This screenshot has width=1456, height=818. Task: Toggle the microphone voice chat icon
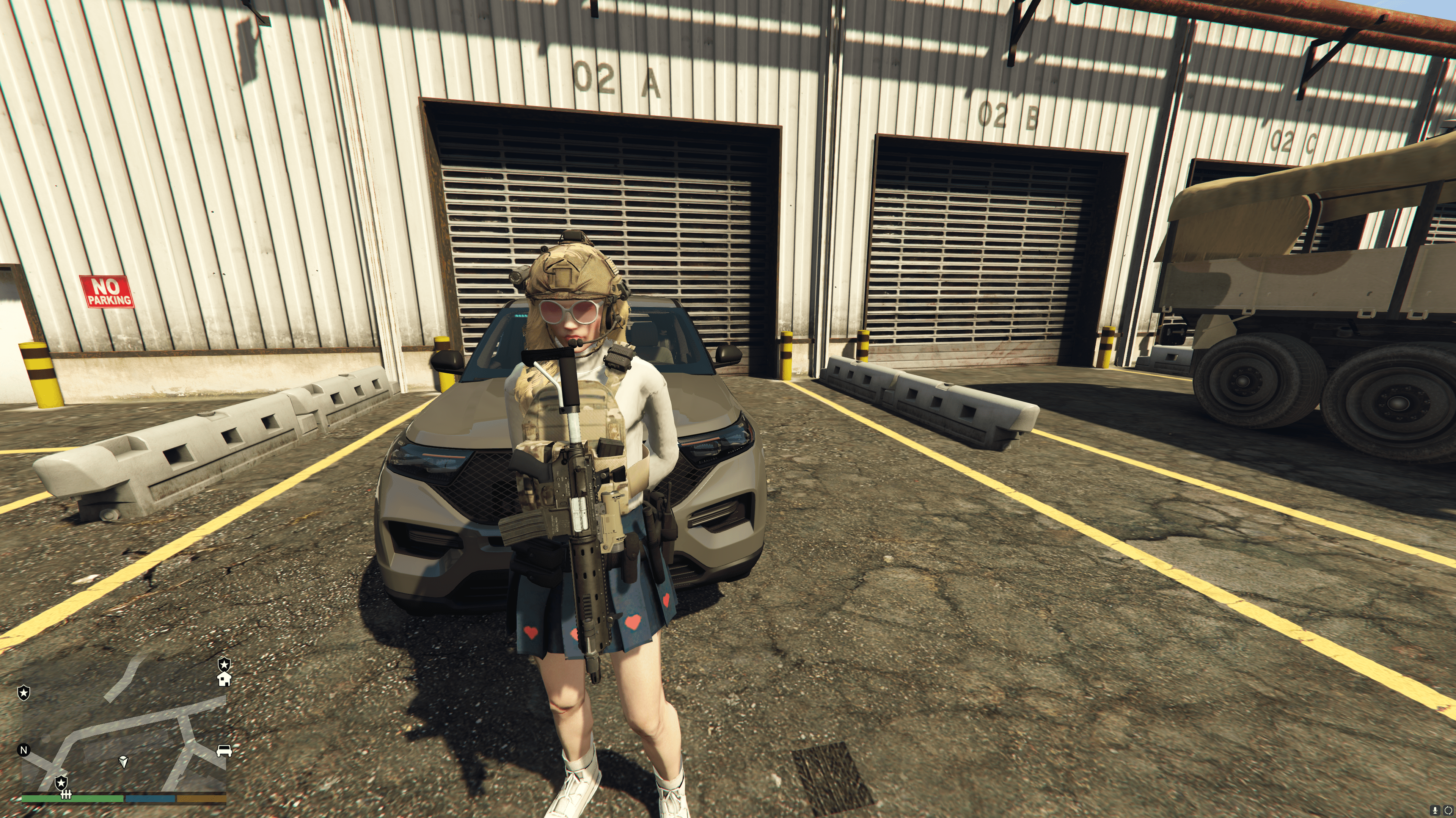1436,811
